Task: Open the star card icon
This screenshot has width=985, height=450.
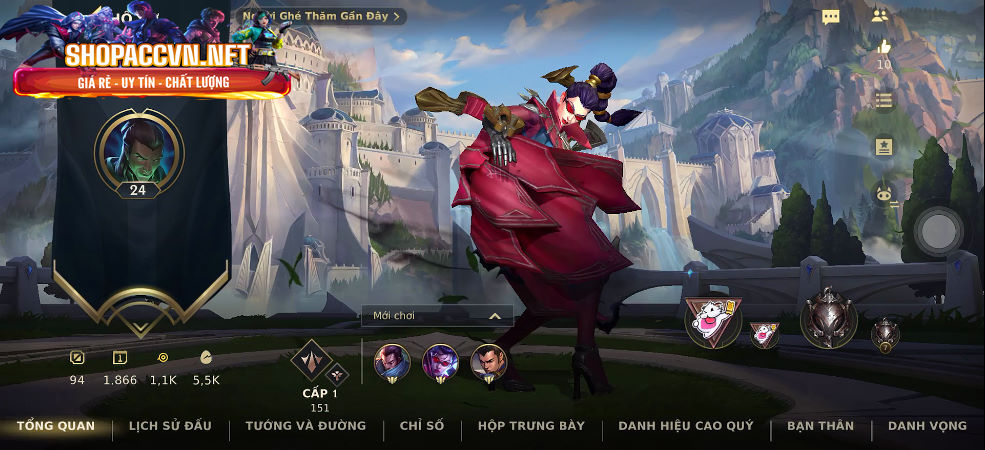Action: point(883,147)
